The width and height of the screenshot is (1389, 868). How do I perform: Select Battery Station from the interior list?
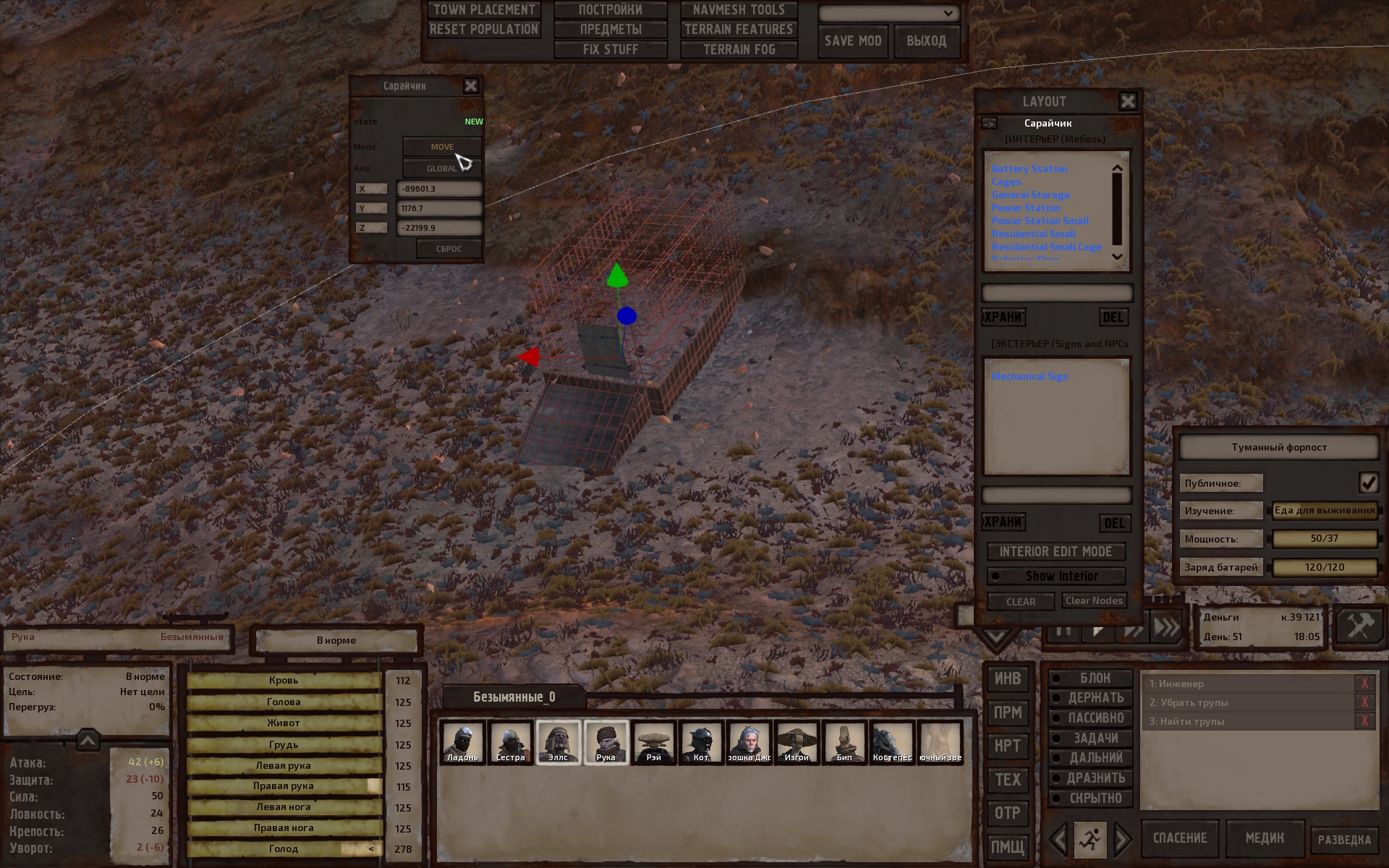point(1029,169)
